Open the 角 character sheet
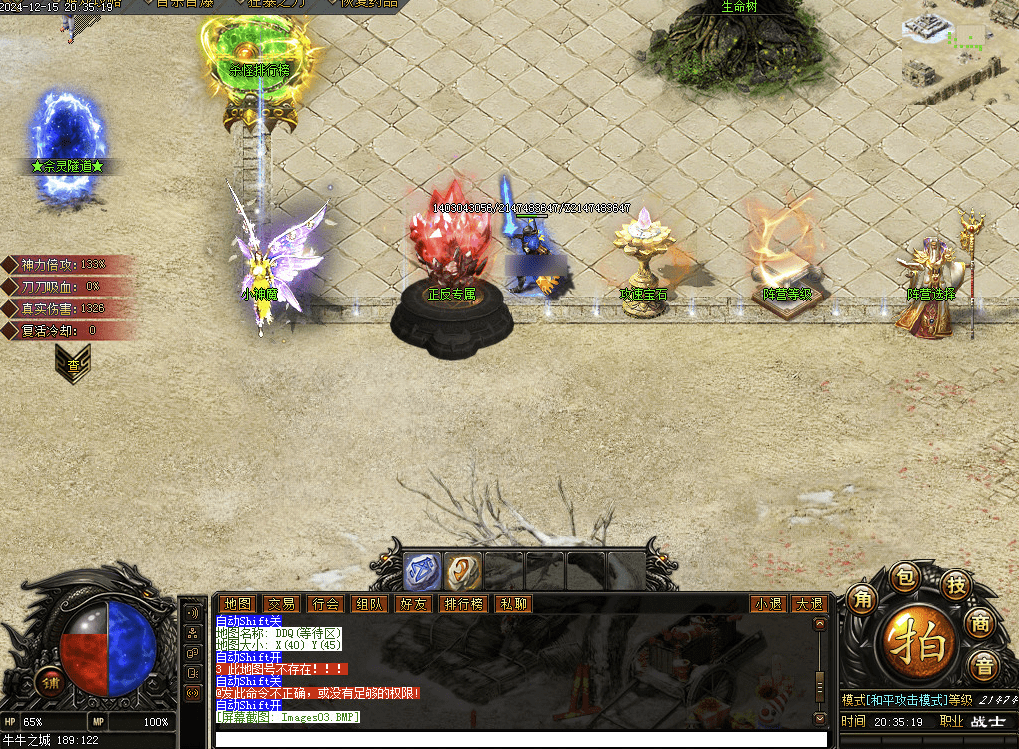The width and height of the screenshot is (1019, 749). [x=862, y=600]
